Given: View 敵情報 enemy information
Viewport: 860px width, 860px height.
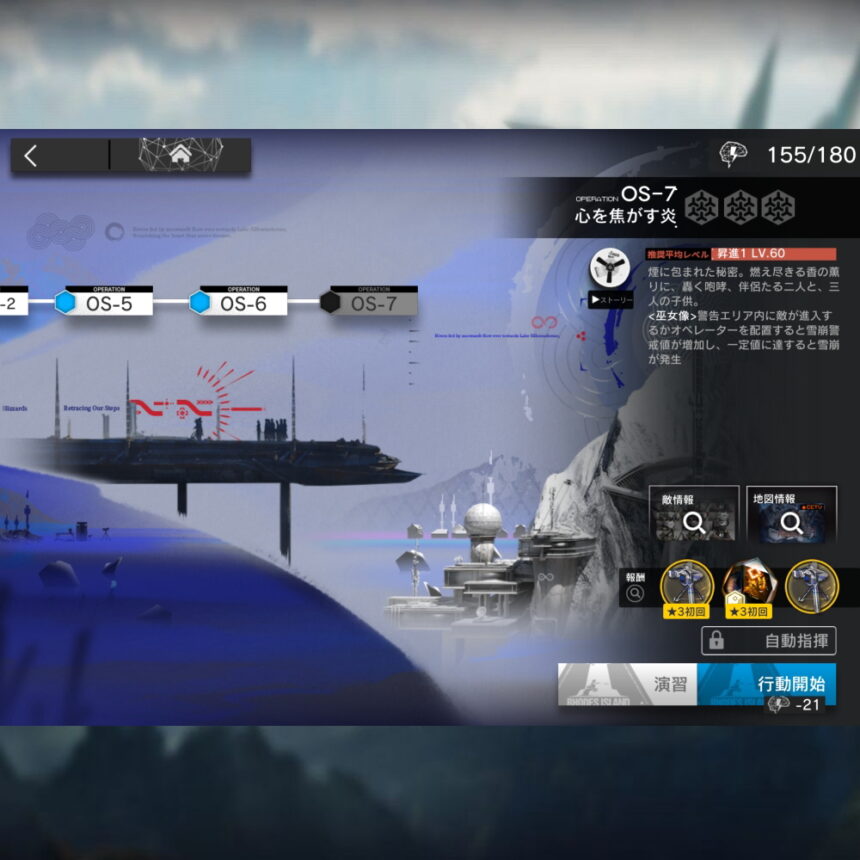Looking at the screenshot, I should point(694,514).
